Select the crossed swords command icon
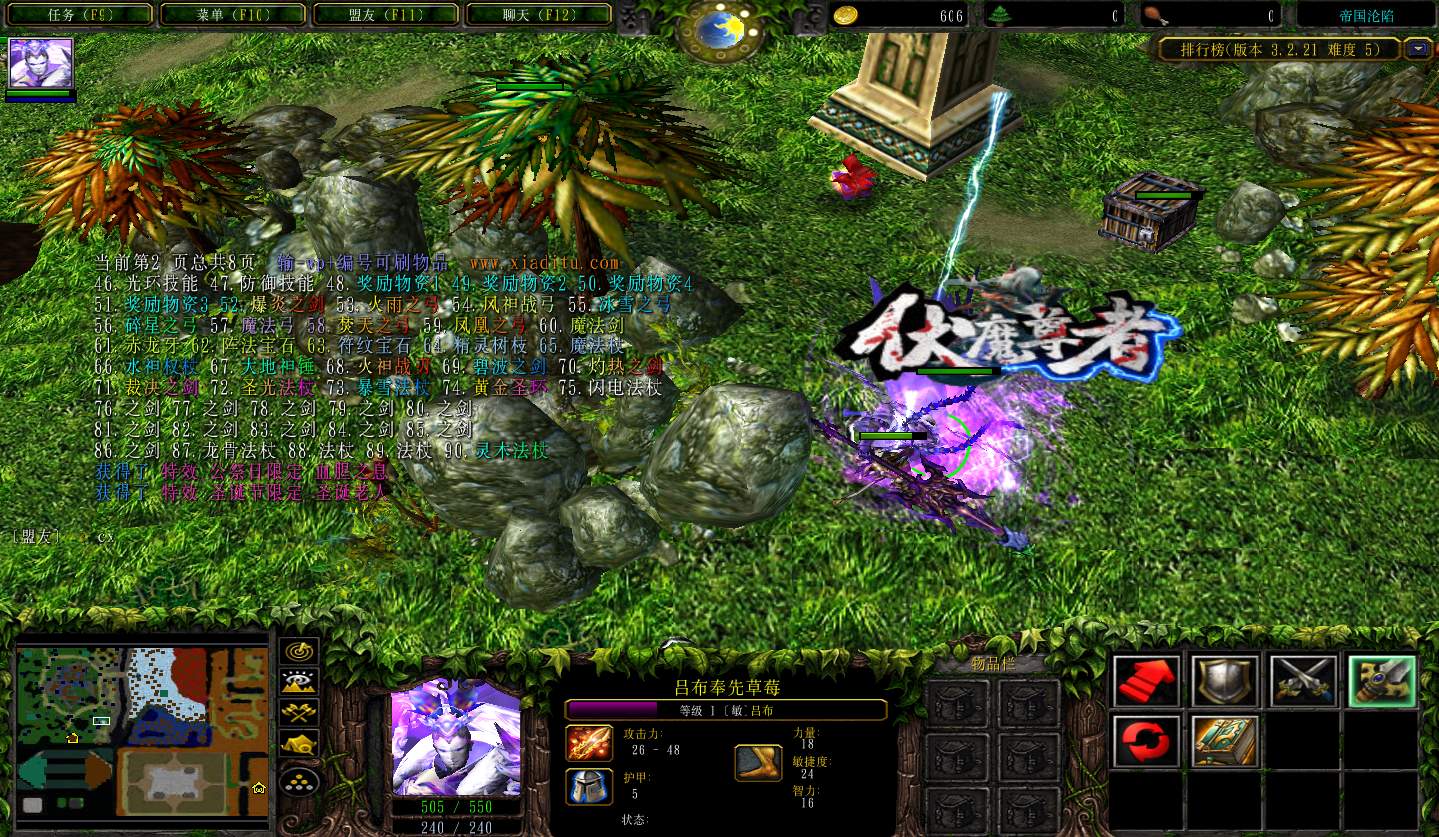1439x837 pixels. point(1302,681)
